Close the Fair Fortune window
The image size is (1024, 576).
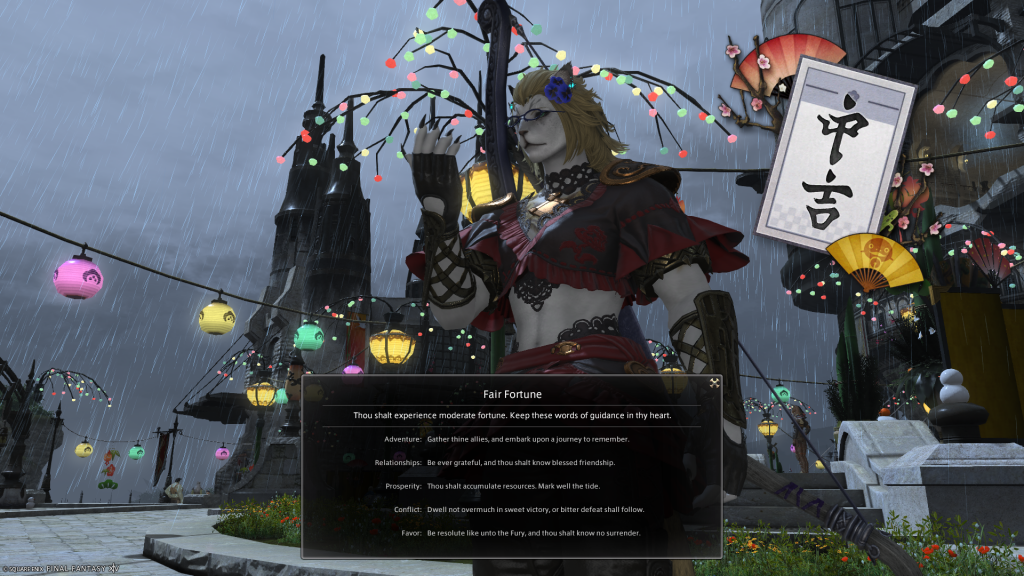(714, 382)
